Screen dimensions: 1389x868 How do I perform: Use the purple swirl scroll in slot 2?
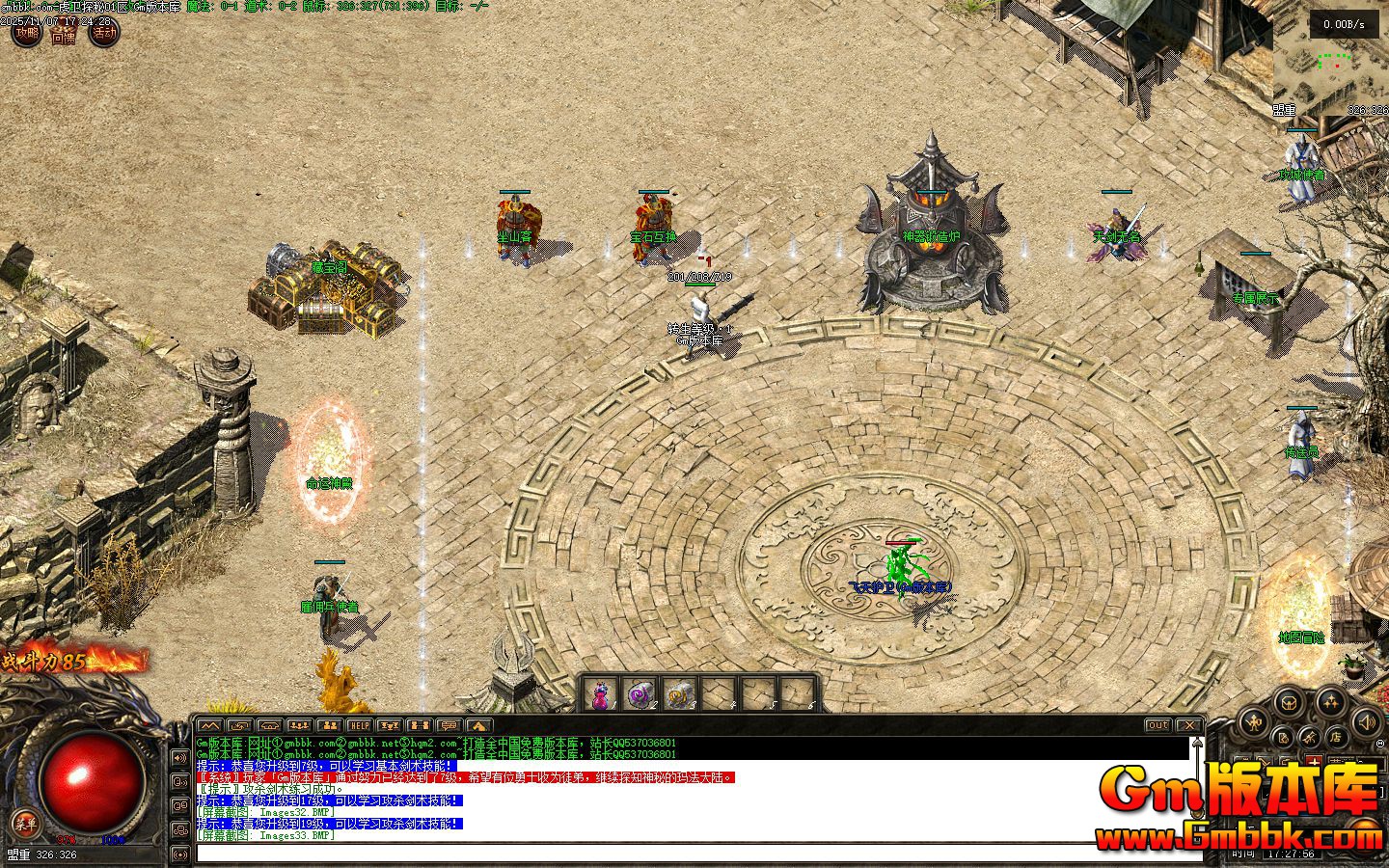[x=640, y=692]
